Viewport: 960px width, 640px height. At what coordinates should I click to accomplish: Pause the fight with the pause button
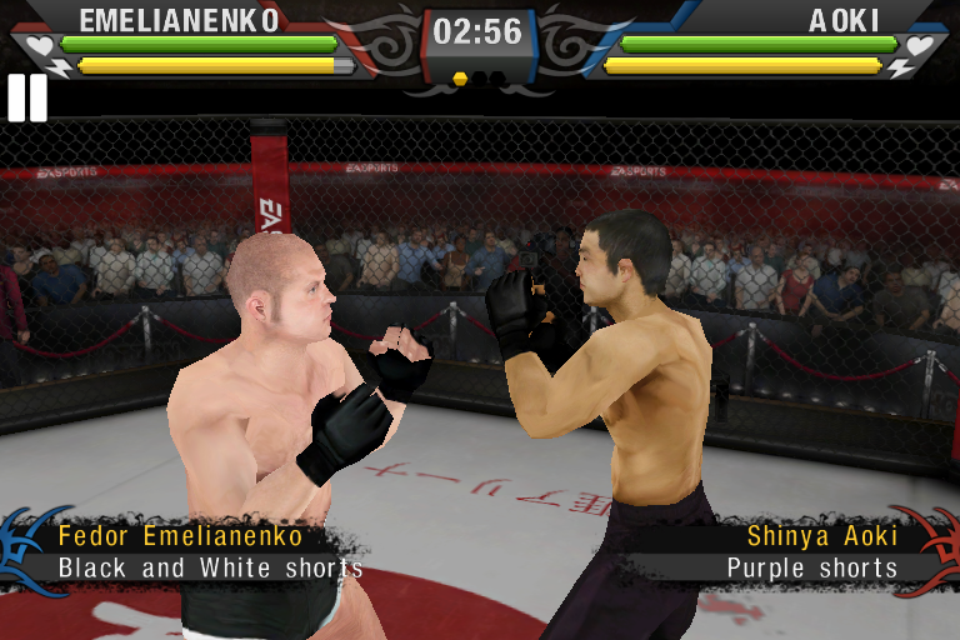[x=27, y=98]
